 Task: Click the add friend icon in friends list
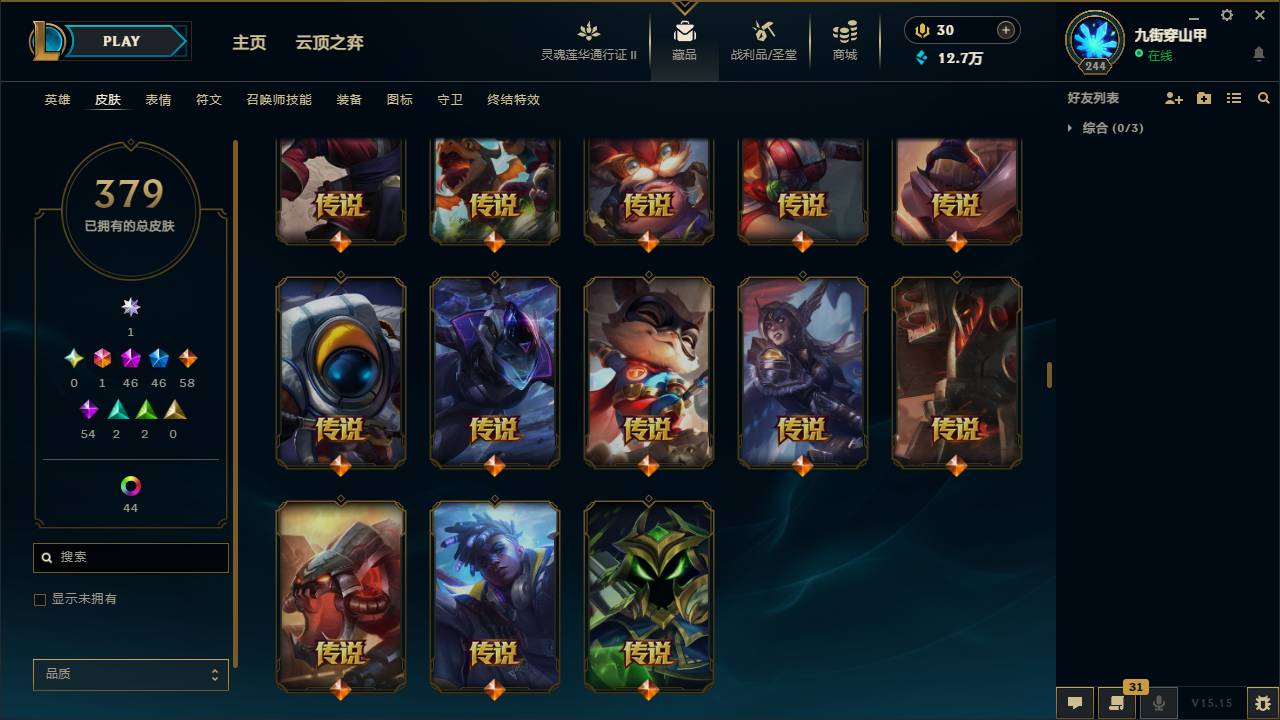pos(1172,97)
